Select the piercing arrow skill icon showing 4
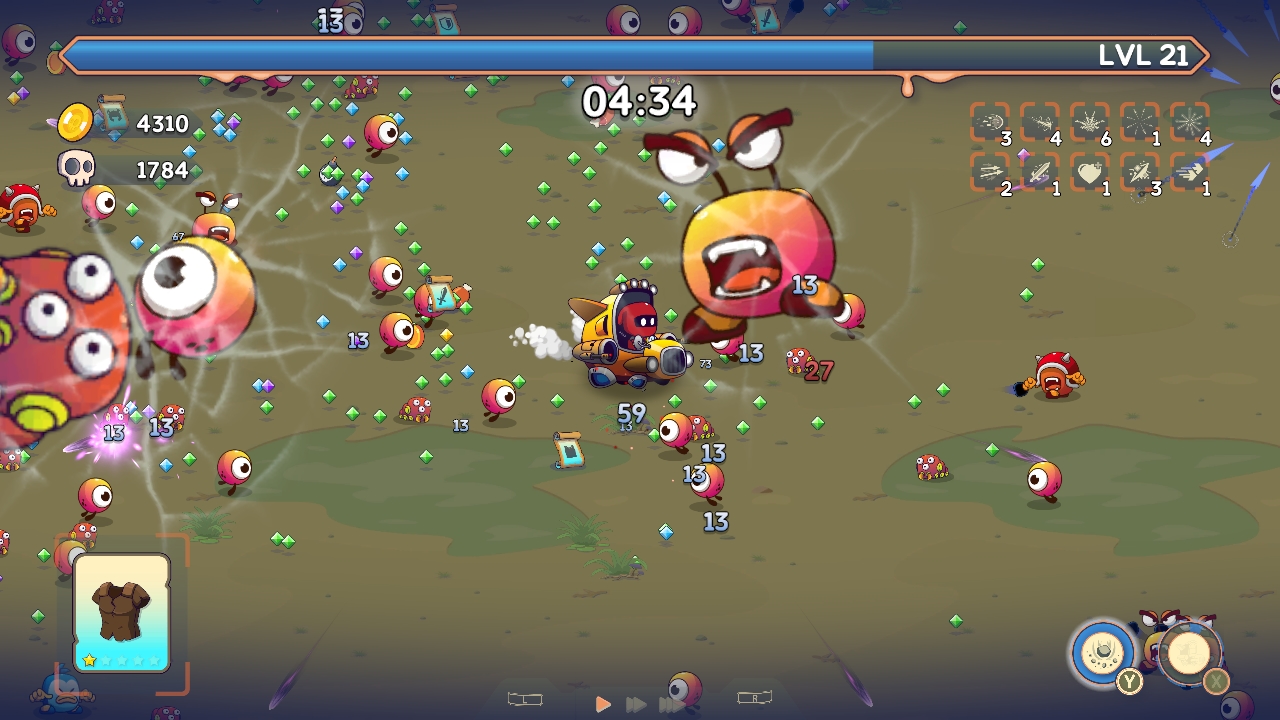The width and height of the screenshot is (1280, 720). (x=1039, y=120)
